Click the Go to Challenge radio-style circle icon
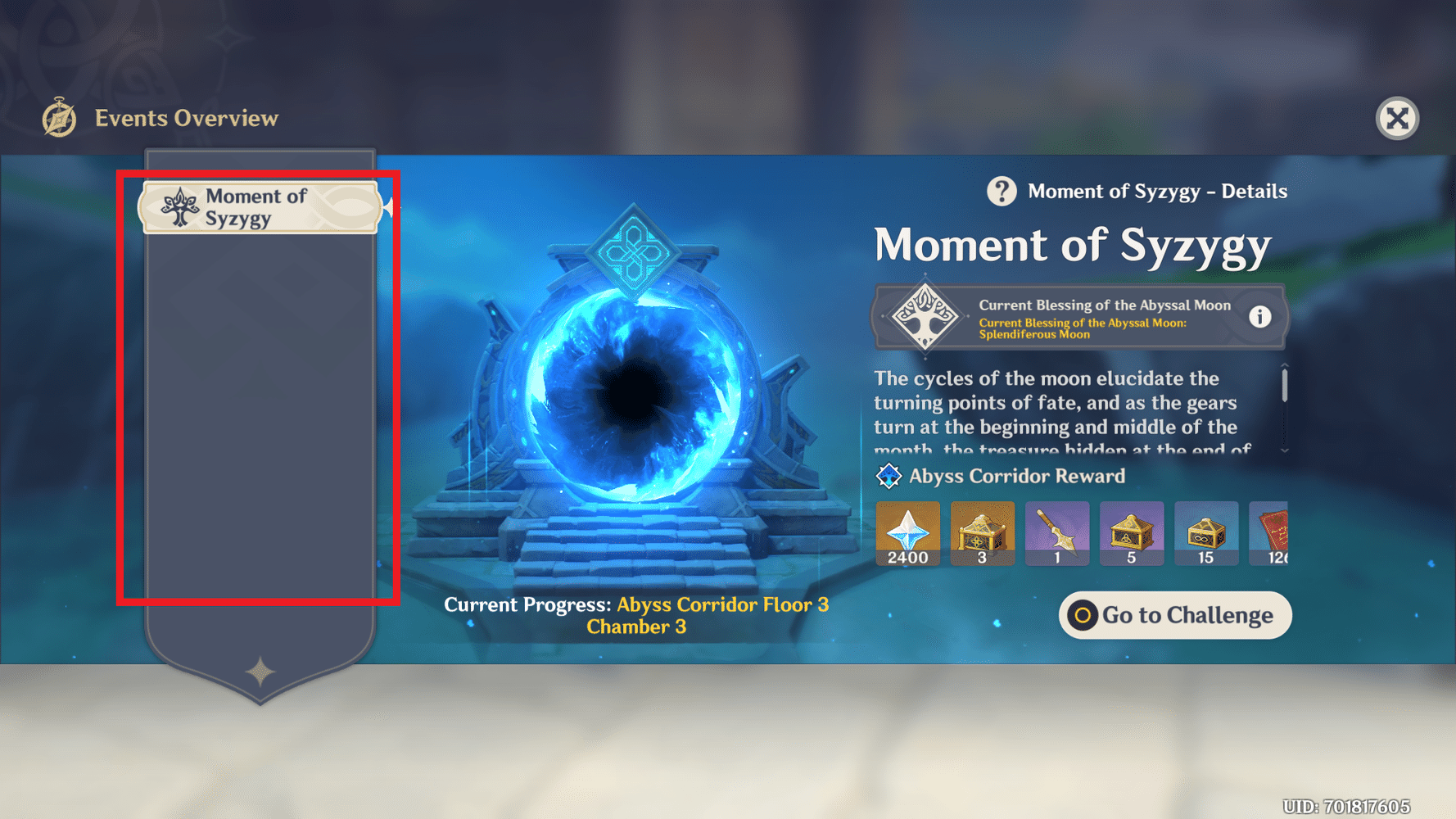 tap(1083, 615)
